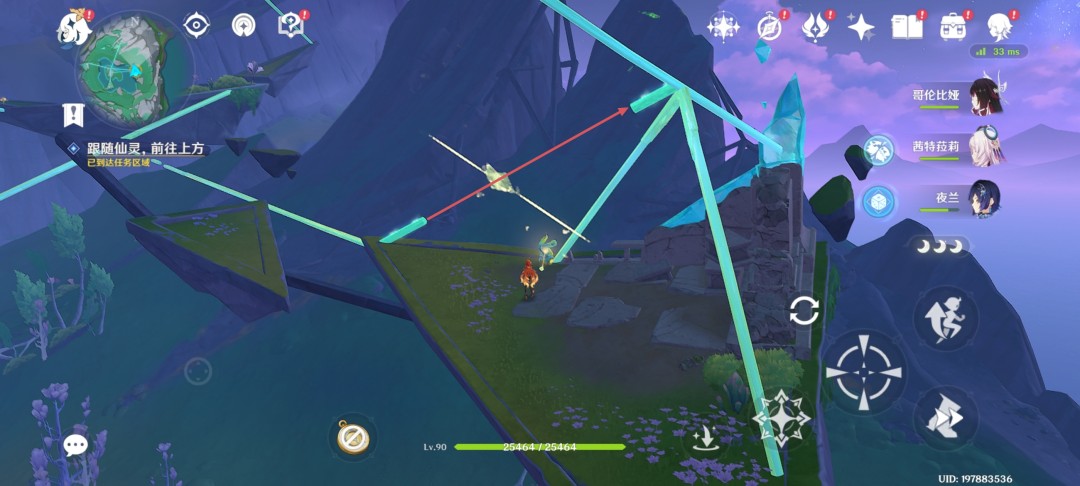This screenshot has height=486, width=1080.
Task: Tap the jump button with leaping figure
Action: point(945,317)
